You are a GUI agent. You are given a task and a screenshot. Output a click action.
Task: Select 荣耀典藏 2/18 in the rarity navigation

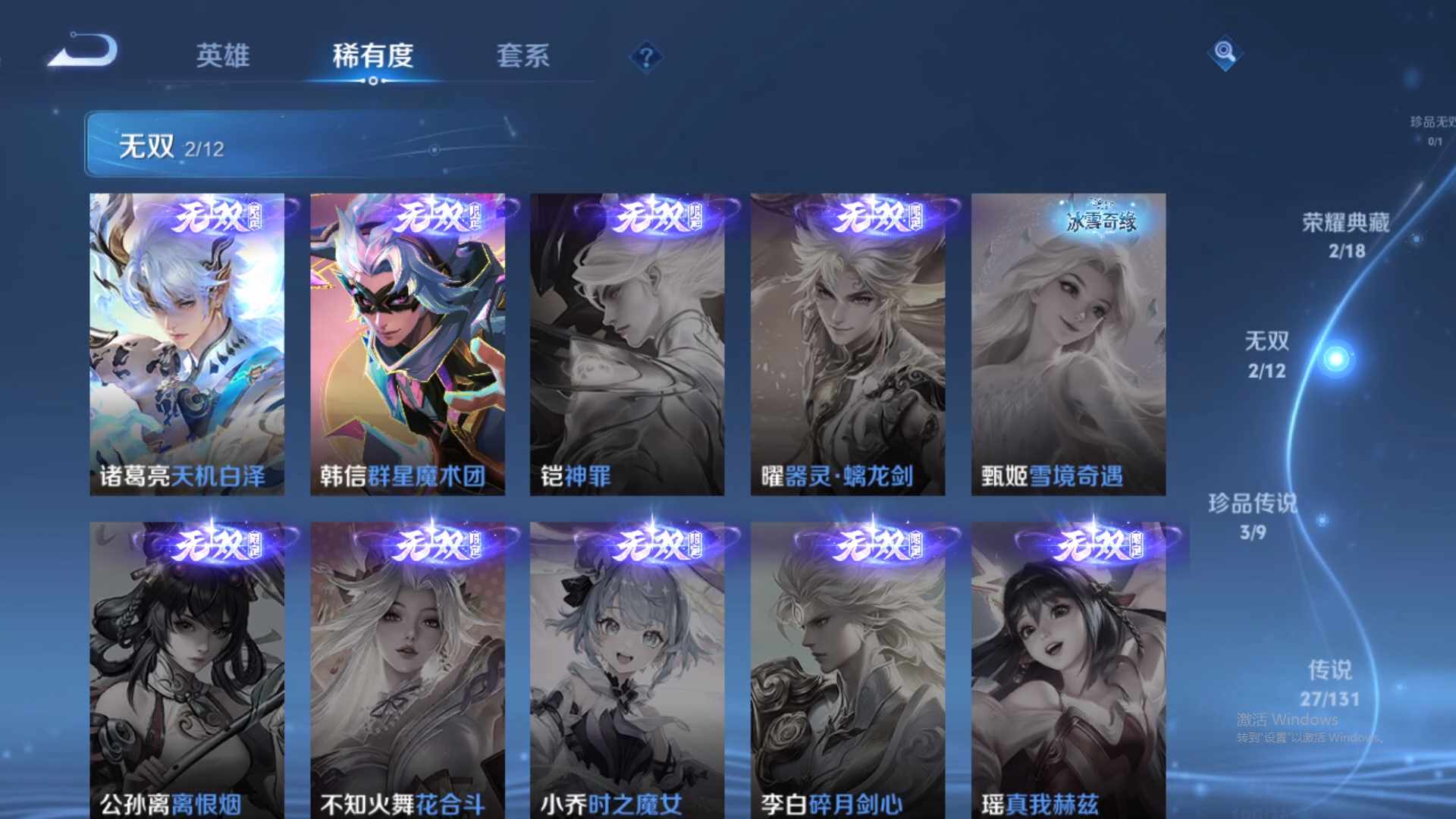pyautogui.click(x=1345, y=235)
